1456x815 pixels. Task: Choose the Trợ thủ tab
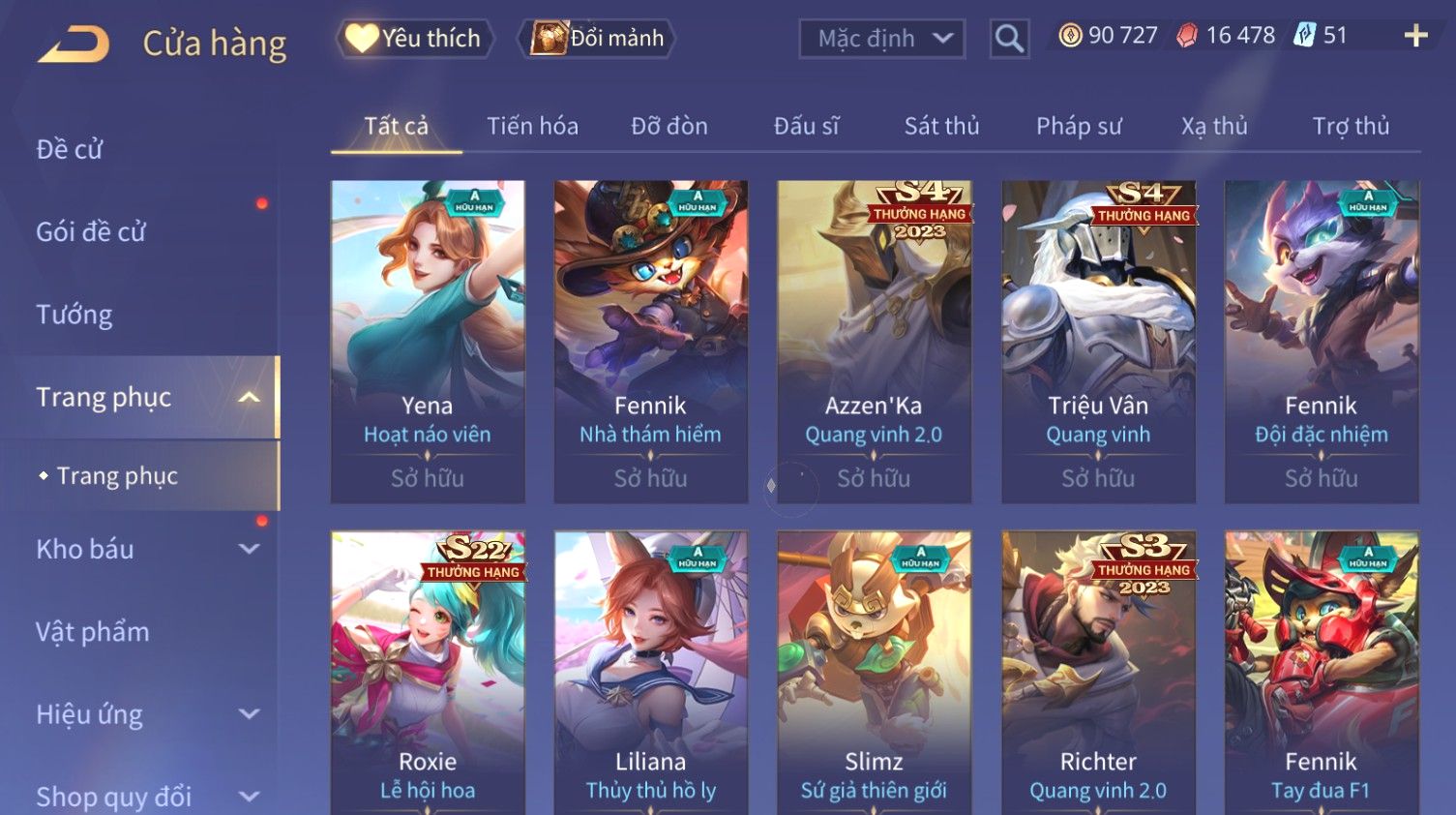point(1351,126)
